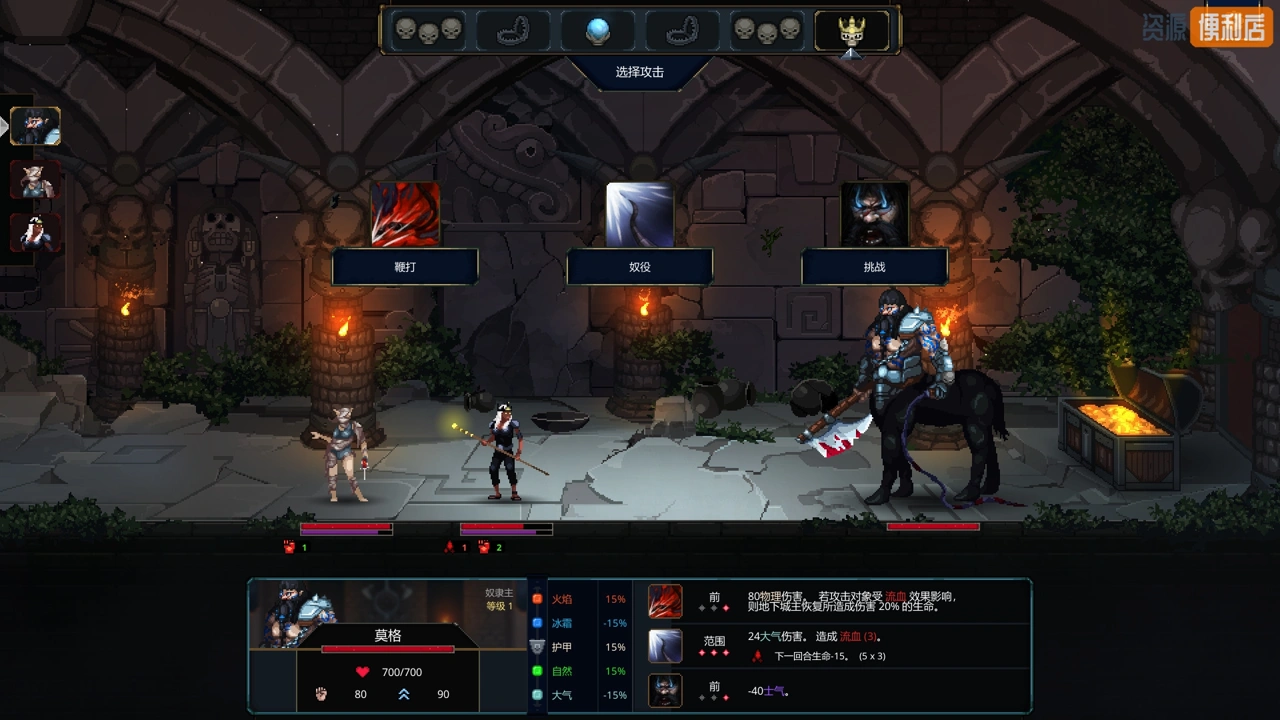Select the white-haired mage portrait in turn order
Screen dimensions: 1280x720
point(36,233)
